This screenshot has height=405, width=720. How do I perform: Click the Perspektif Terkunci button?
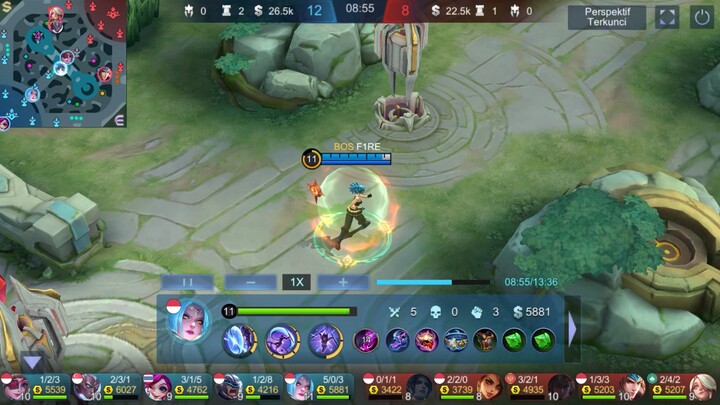(607, 16)
